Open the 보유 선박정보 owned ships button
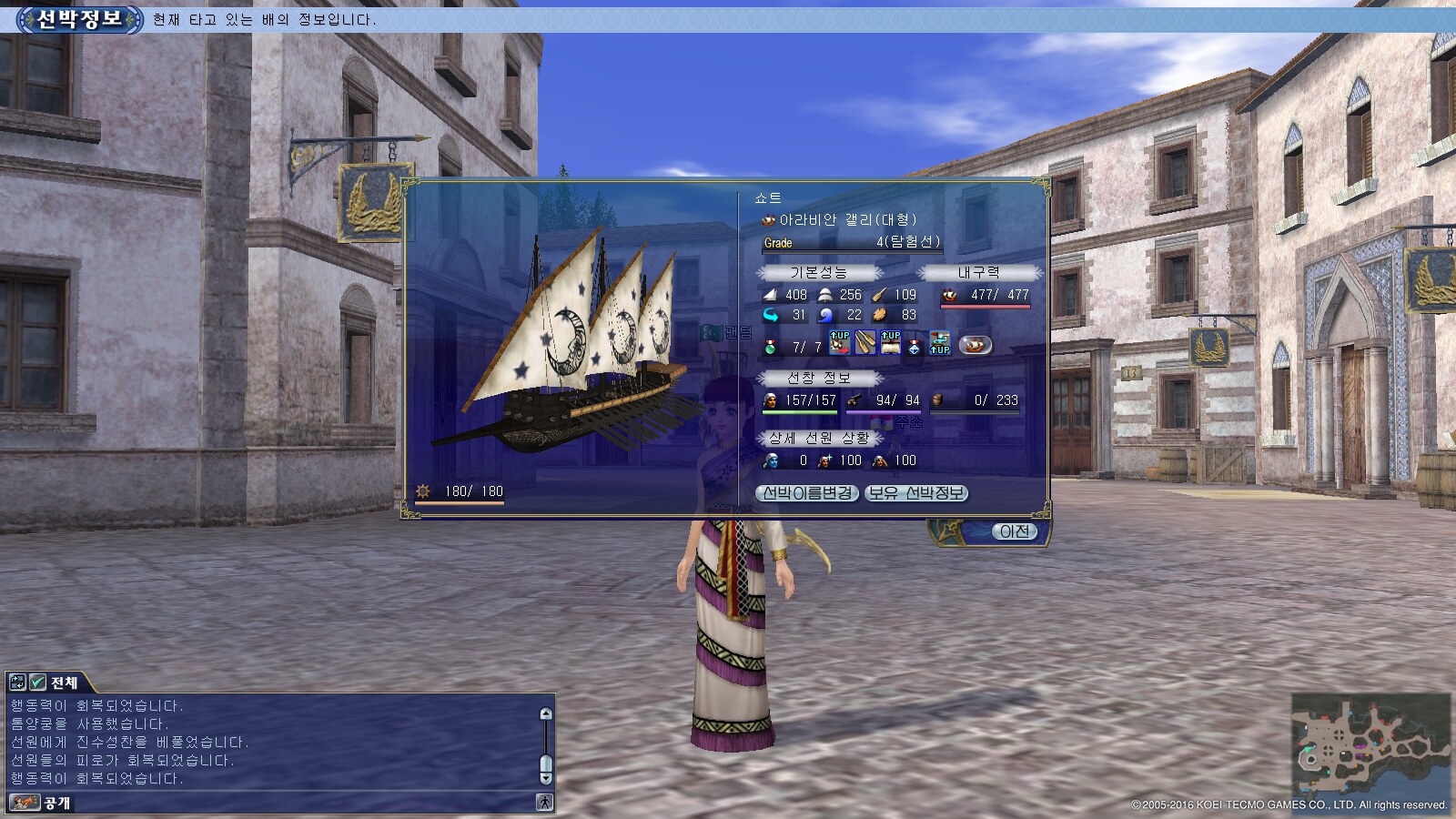The height and width of the screenshot is (819, 1456). pyautogui.click(x=915, y=493)
